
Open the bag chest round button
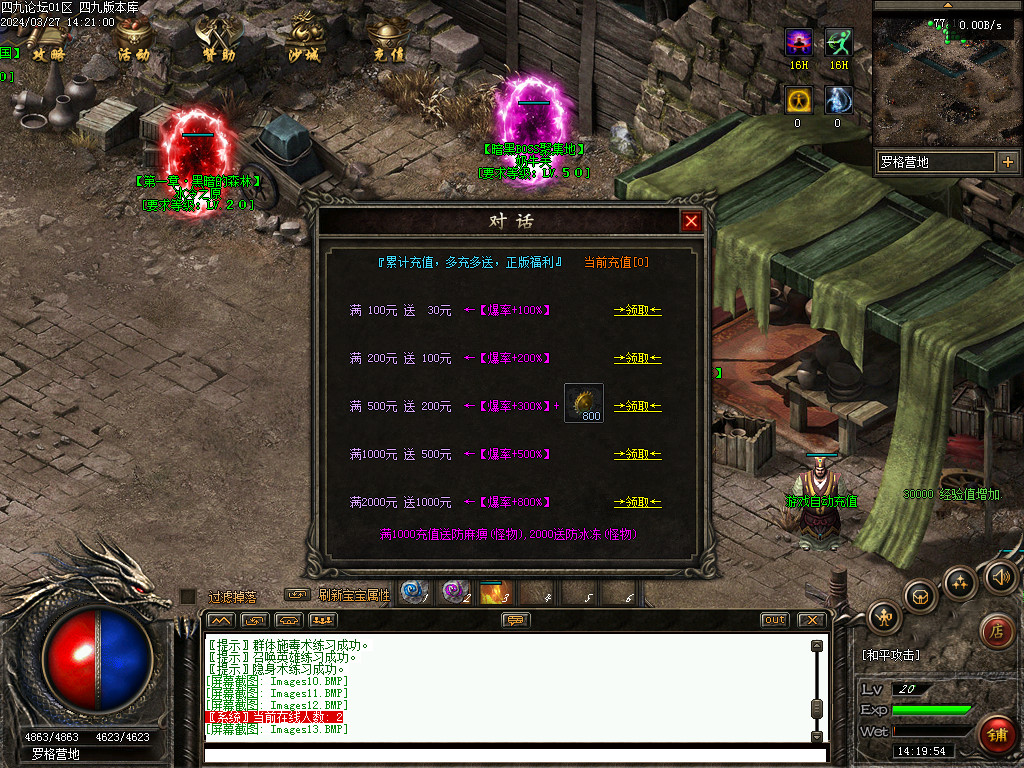(x=921, y=596)
